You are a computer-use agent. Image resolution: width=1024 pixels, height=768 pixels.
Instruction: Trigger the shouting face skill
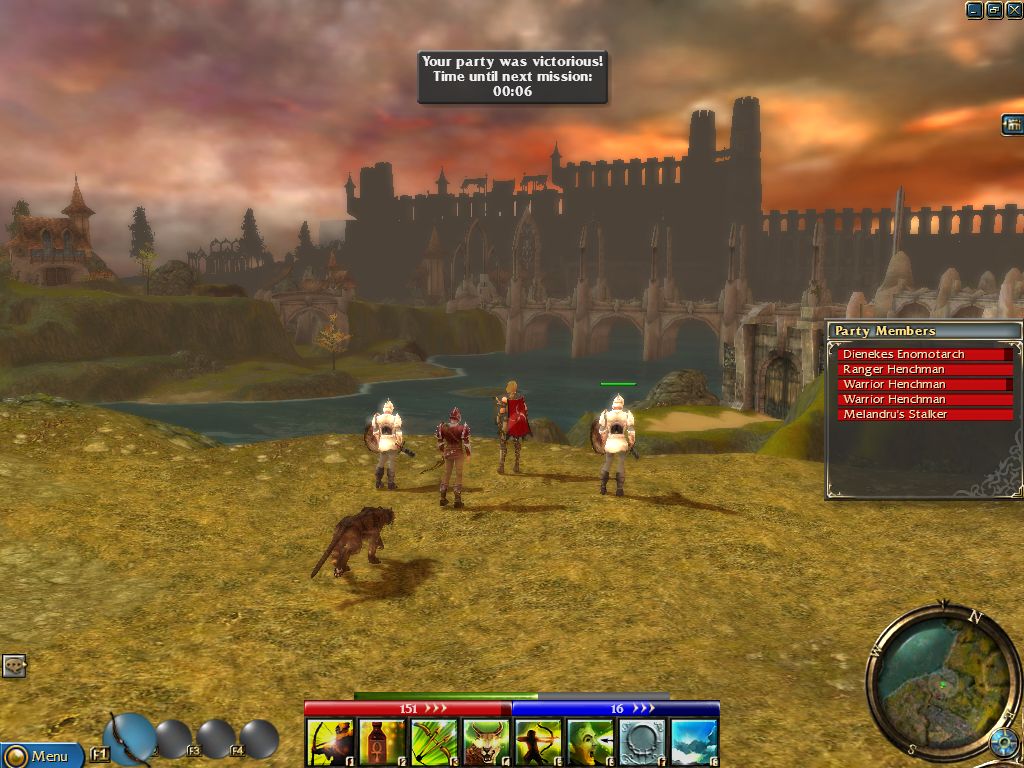[590, 743]
